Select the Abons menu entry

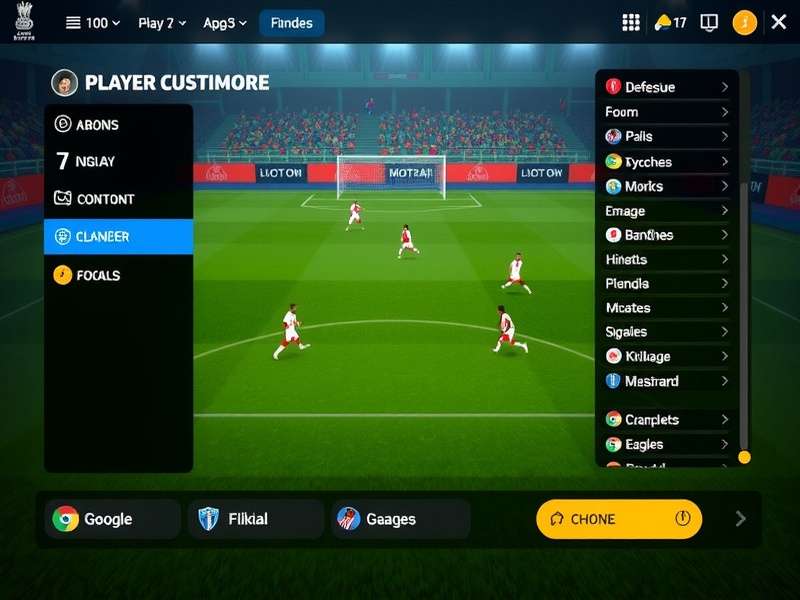(118, 125)
